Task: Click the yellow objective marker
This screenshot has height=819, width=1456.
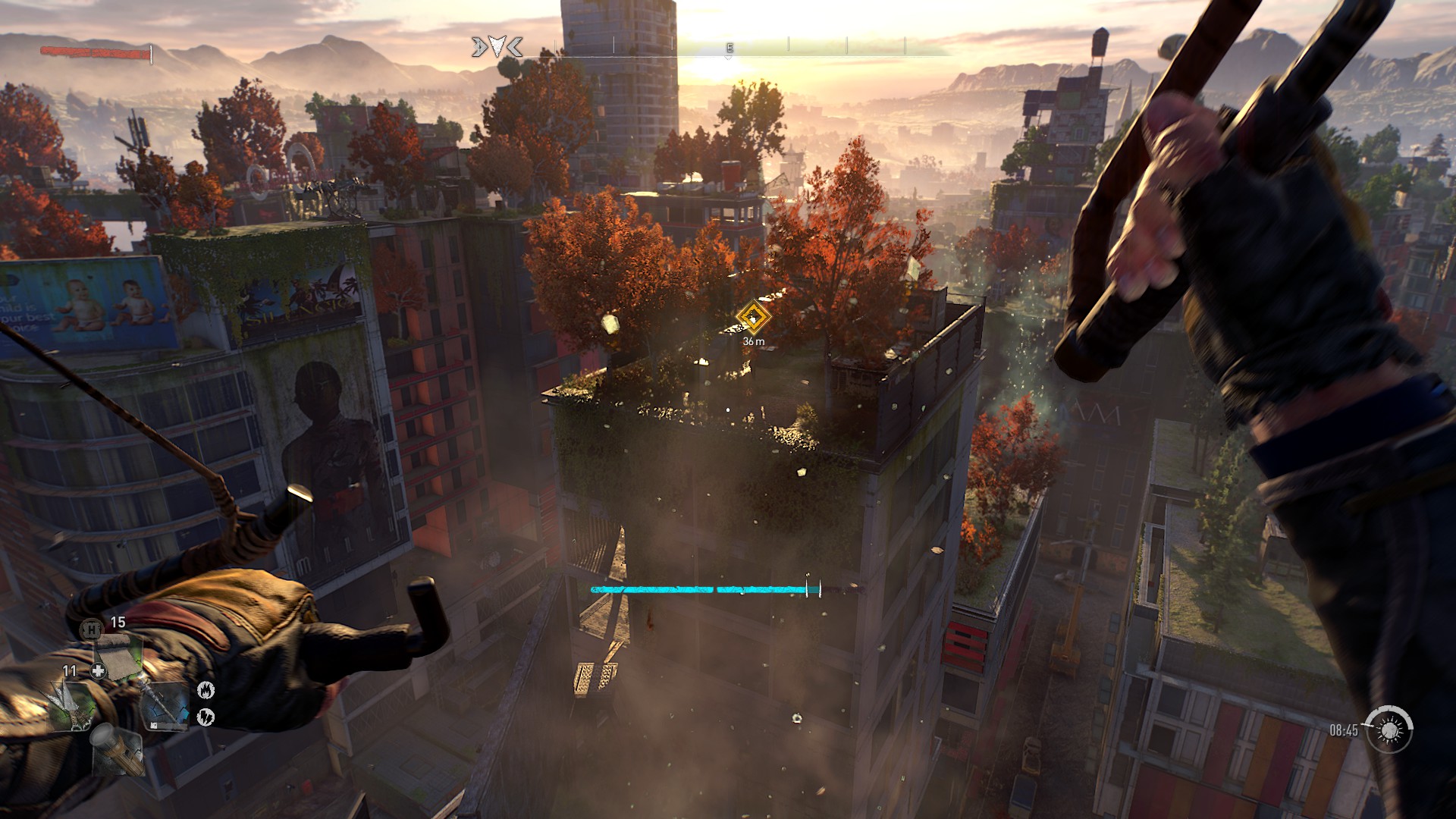Action: click(x=753, y=317)
